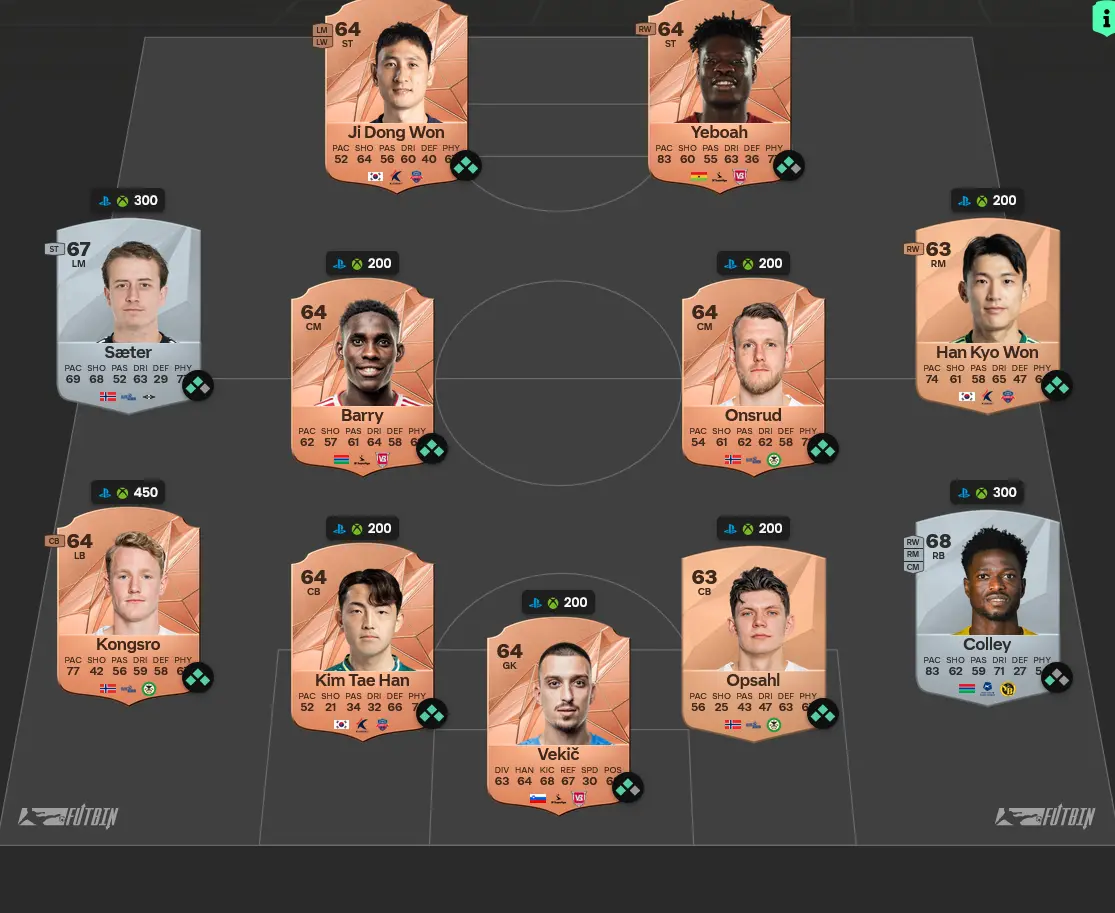Choose the Opsahl centre back card

753,636
